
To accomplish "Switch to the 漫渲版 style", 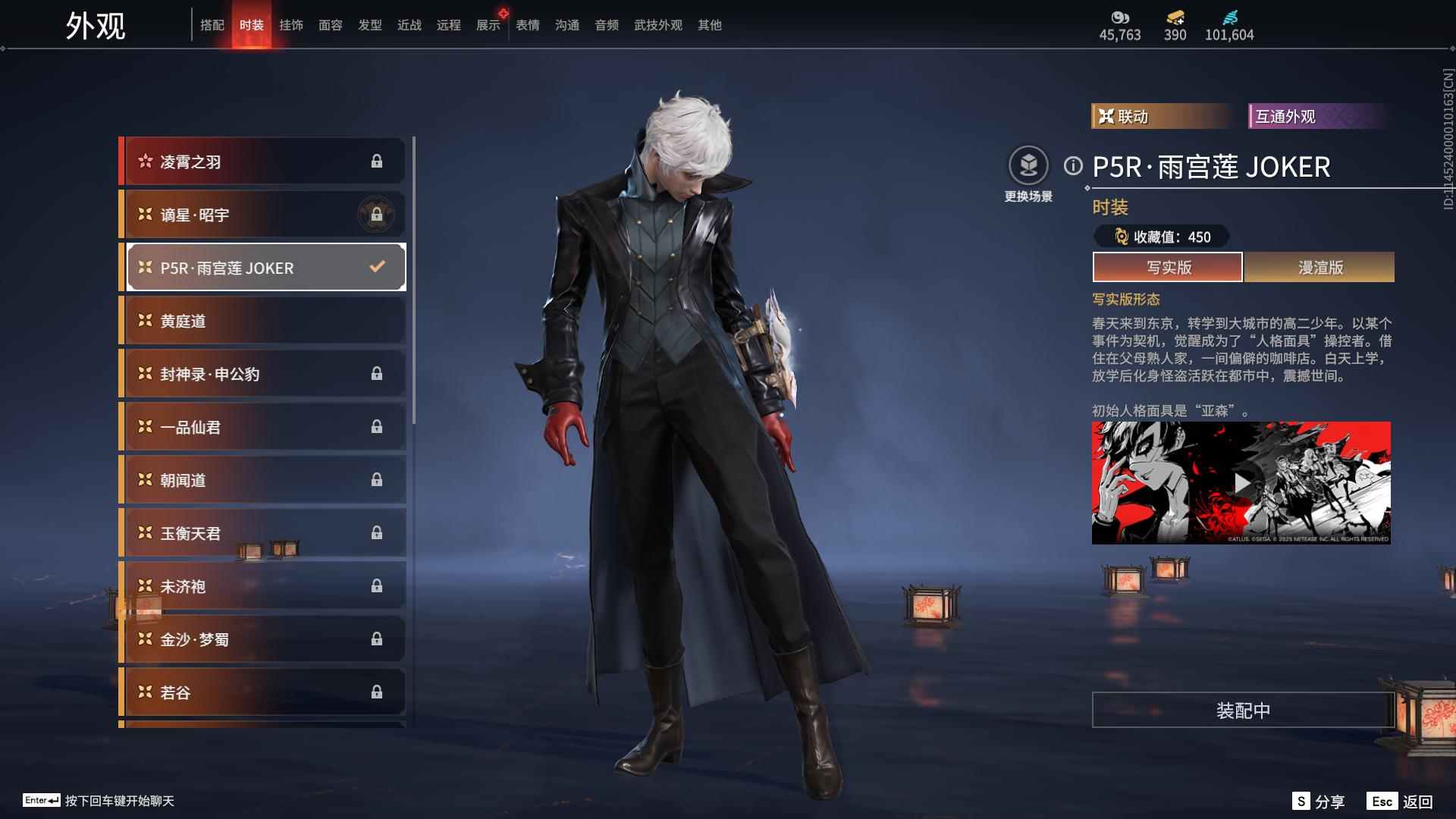I will [1319, 267].
